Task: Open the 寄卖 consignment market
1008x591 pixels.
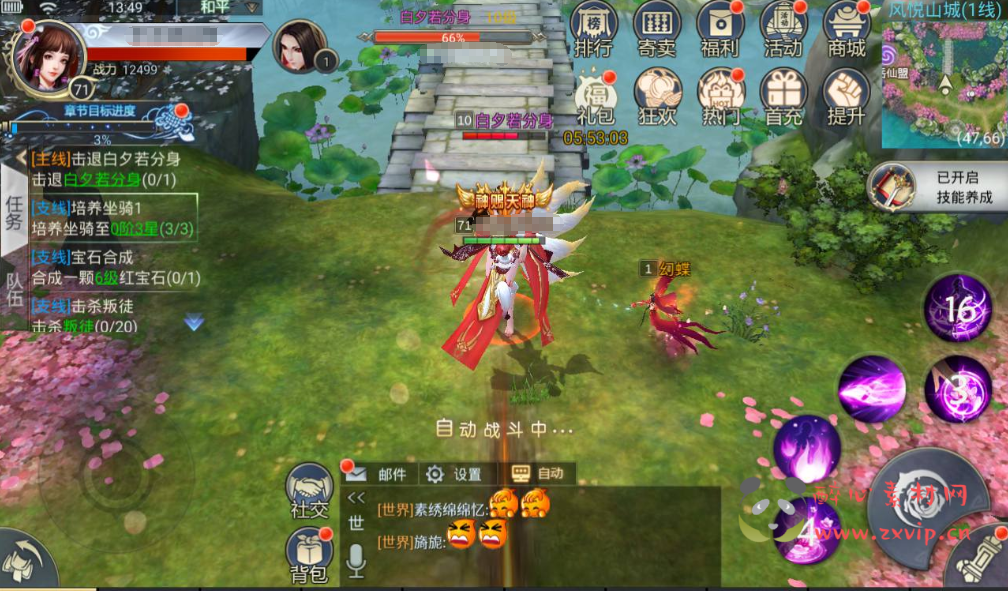Action: click(658, 28)
